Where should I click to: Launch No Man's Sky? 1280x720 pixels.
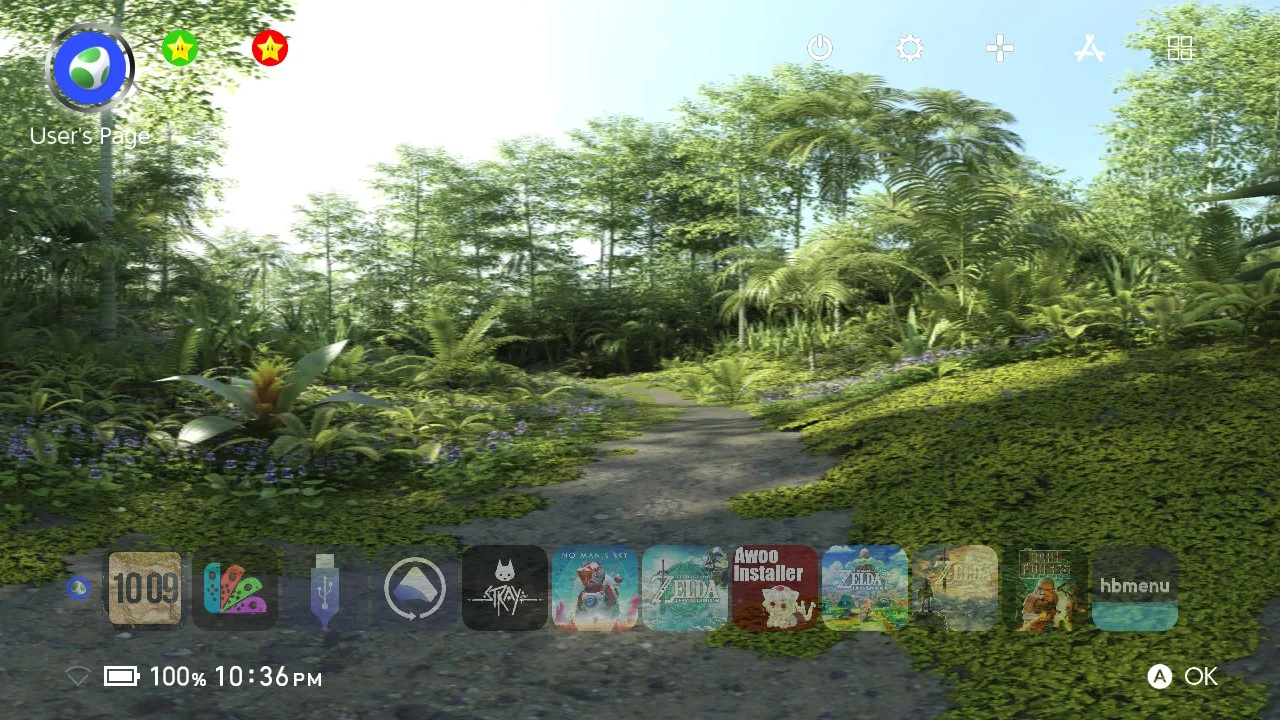[595, 588]
